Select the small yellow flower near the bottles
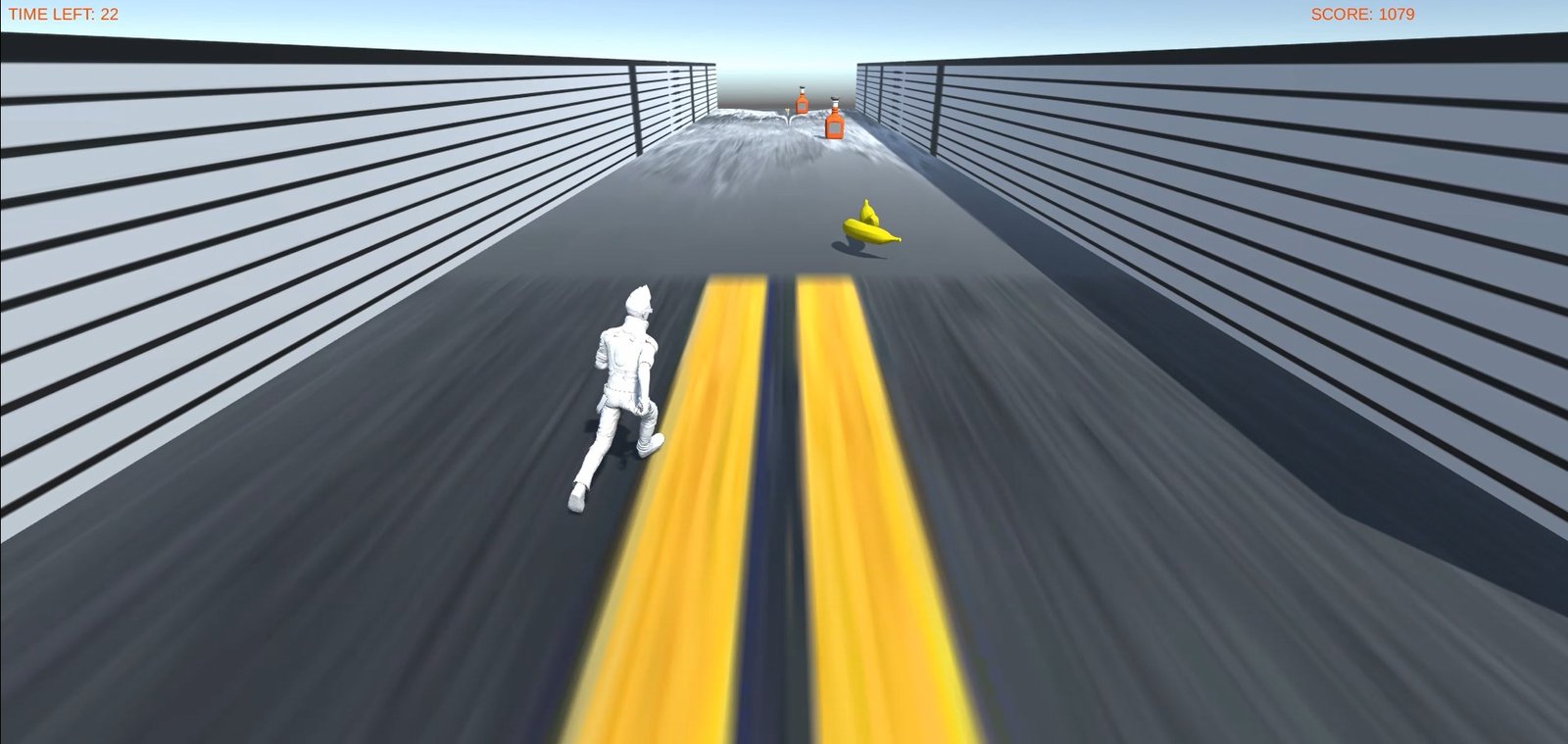1568x744 pixels. (x=787, y=110)
